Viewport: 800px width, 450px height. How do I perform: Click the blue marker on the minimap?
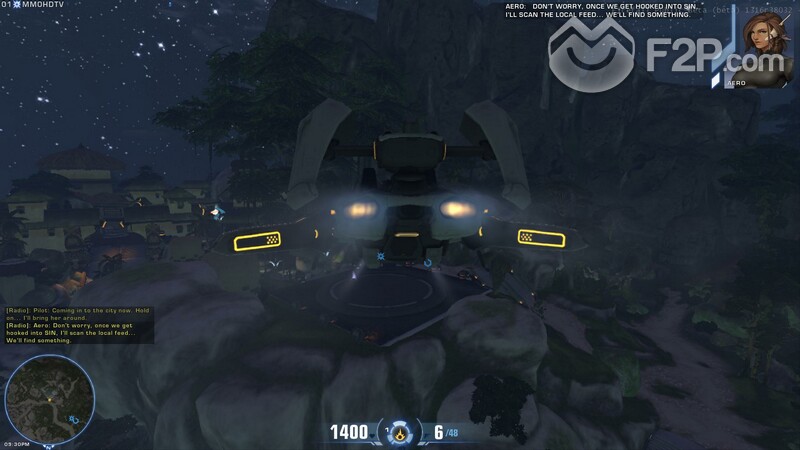coord(74,420)
